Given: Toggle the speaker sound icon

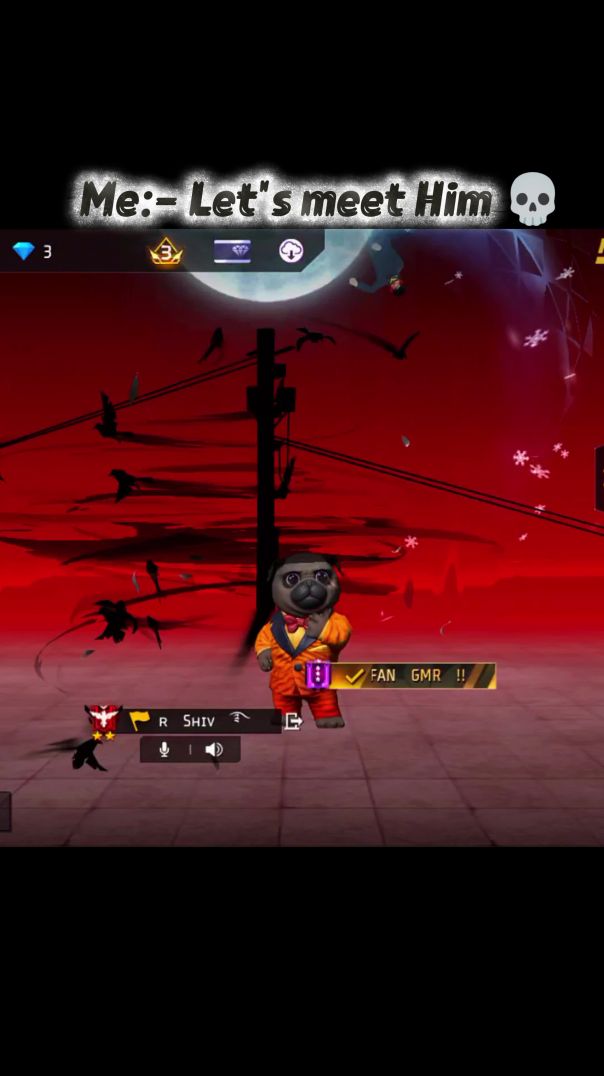Looking at the screenshot, I should click(214, 749).
